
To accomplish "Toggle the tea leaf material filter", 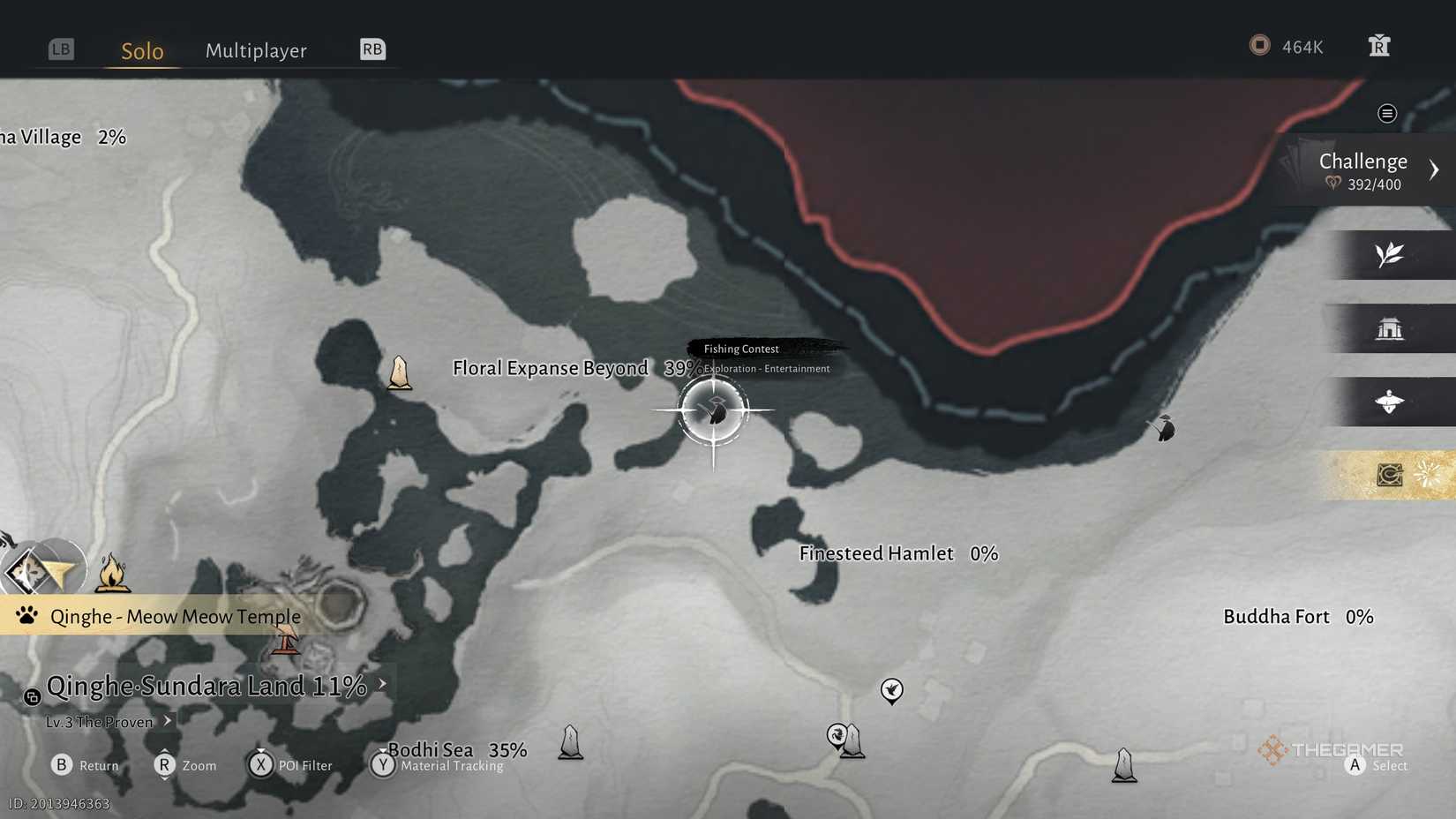I will pos(1390,255).
